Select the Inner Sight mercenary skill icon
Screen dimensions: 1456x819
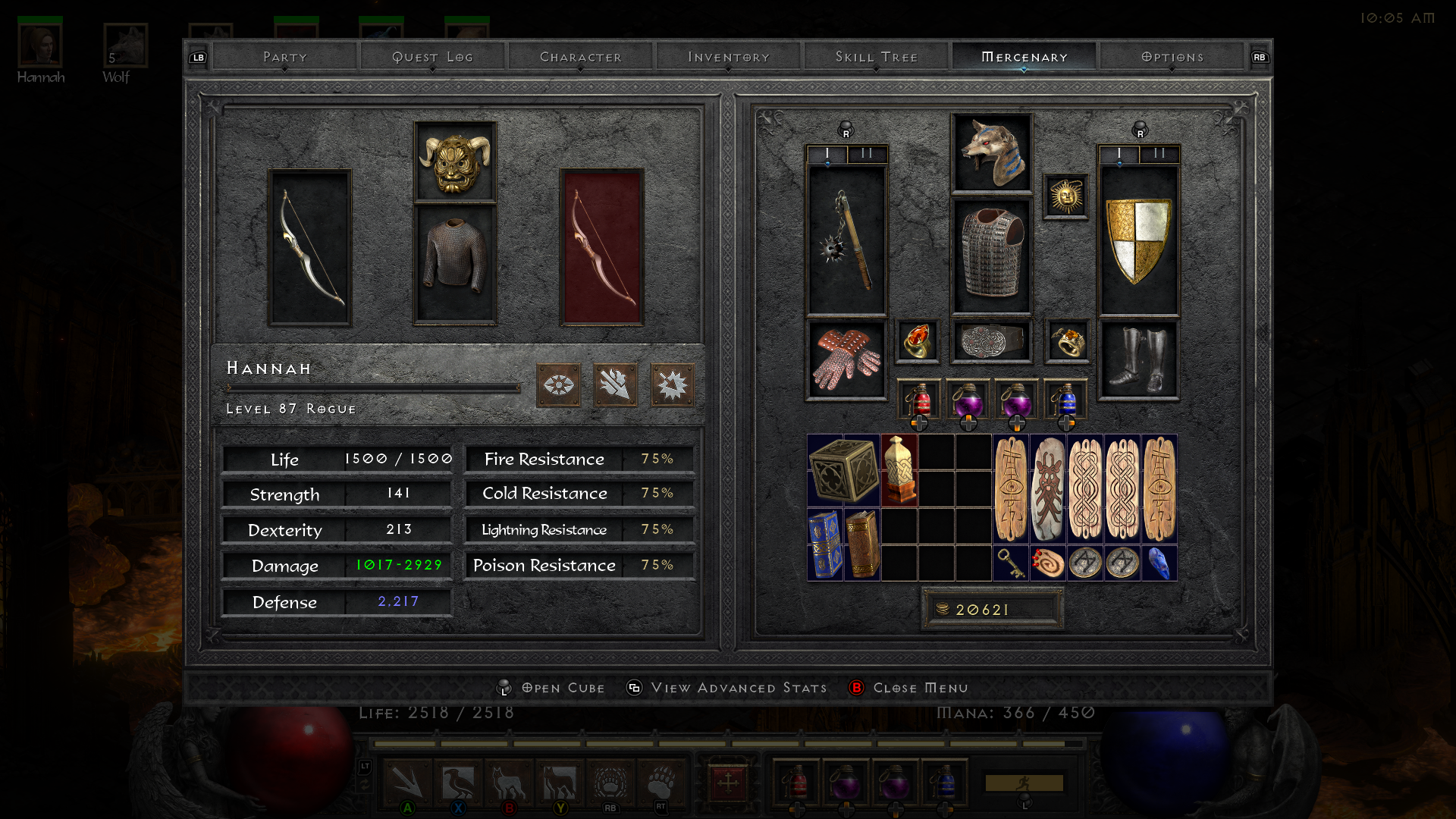(559, 385)
